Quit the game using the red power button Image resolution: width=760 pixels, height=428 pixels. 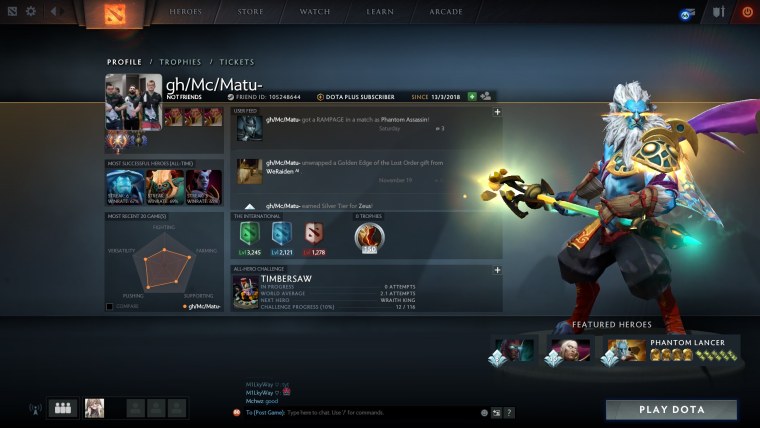[746, 12]
